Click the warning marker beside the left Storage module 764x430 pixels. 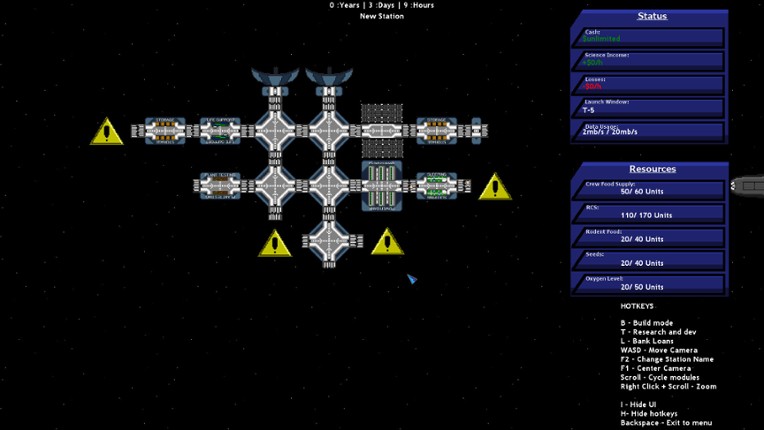pyautogui.click(x=107, y=132)
